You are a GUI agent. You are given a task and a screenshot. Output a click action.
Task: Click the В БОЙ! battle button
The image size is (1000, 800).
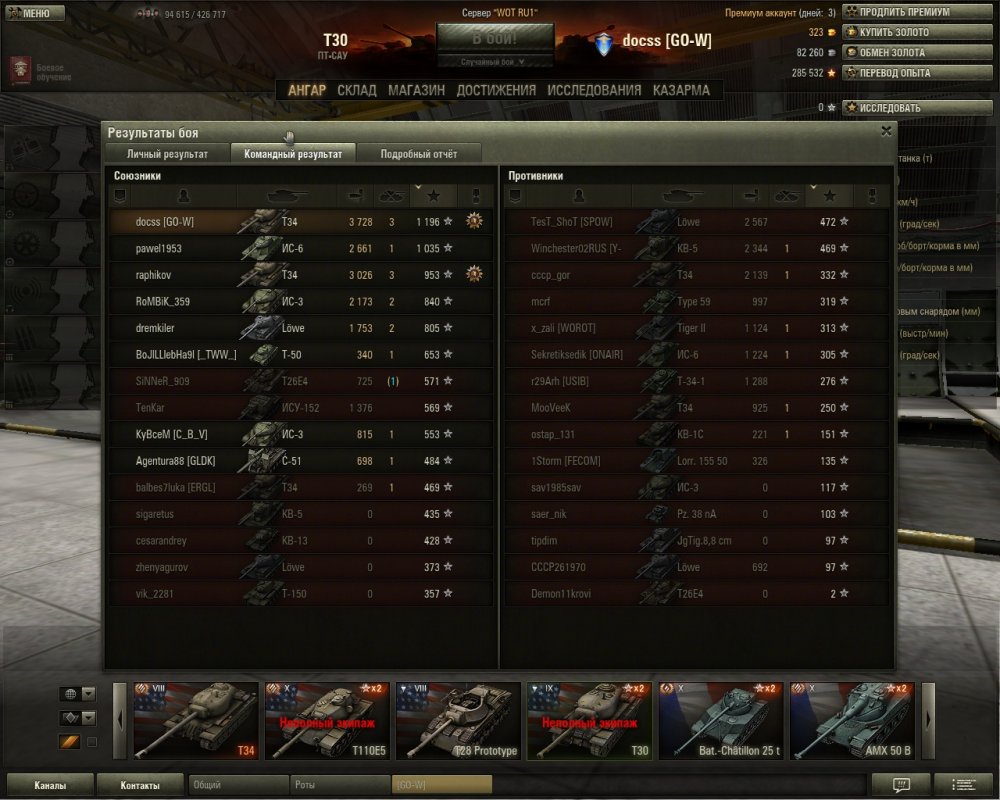pos(495,39)
